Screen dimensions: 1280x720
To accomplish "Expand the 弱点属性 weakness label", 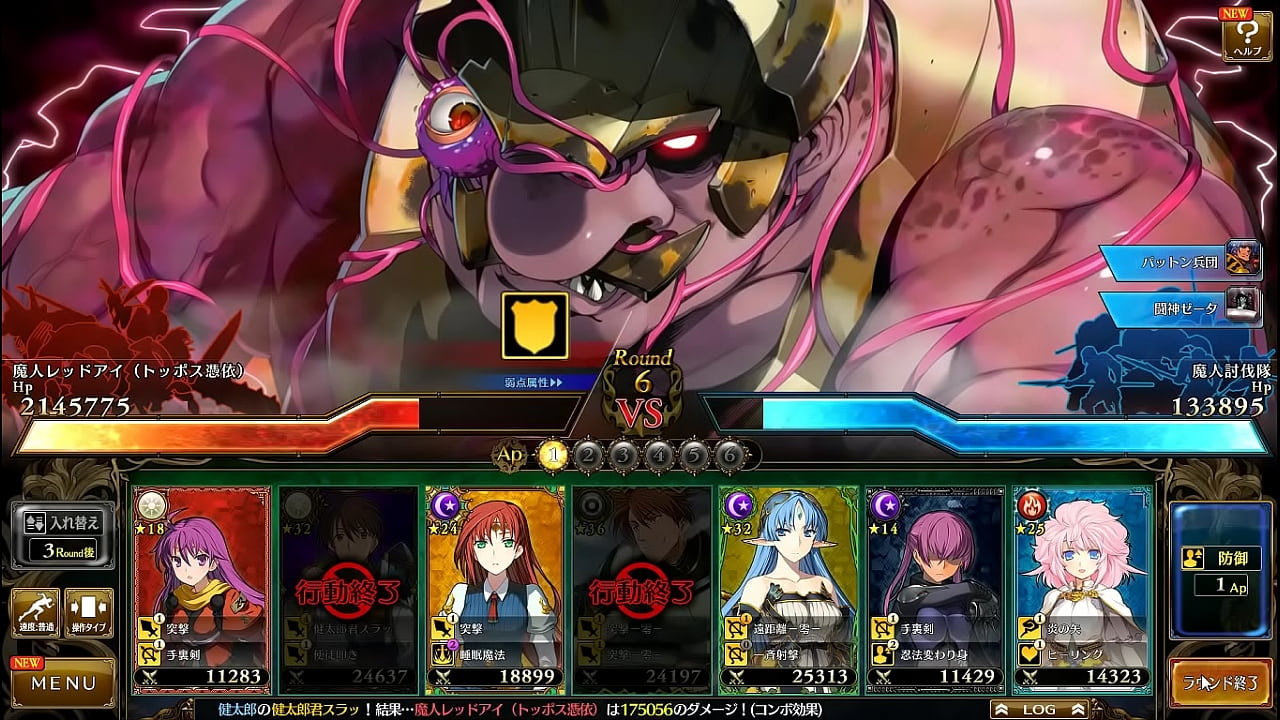I will 534,382.
